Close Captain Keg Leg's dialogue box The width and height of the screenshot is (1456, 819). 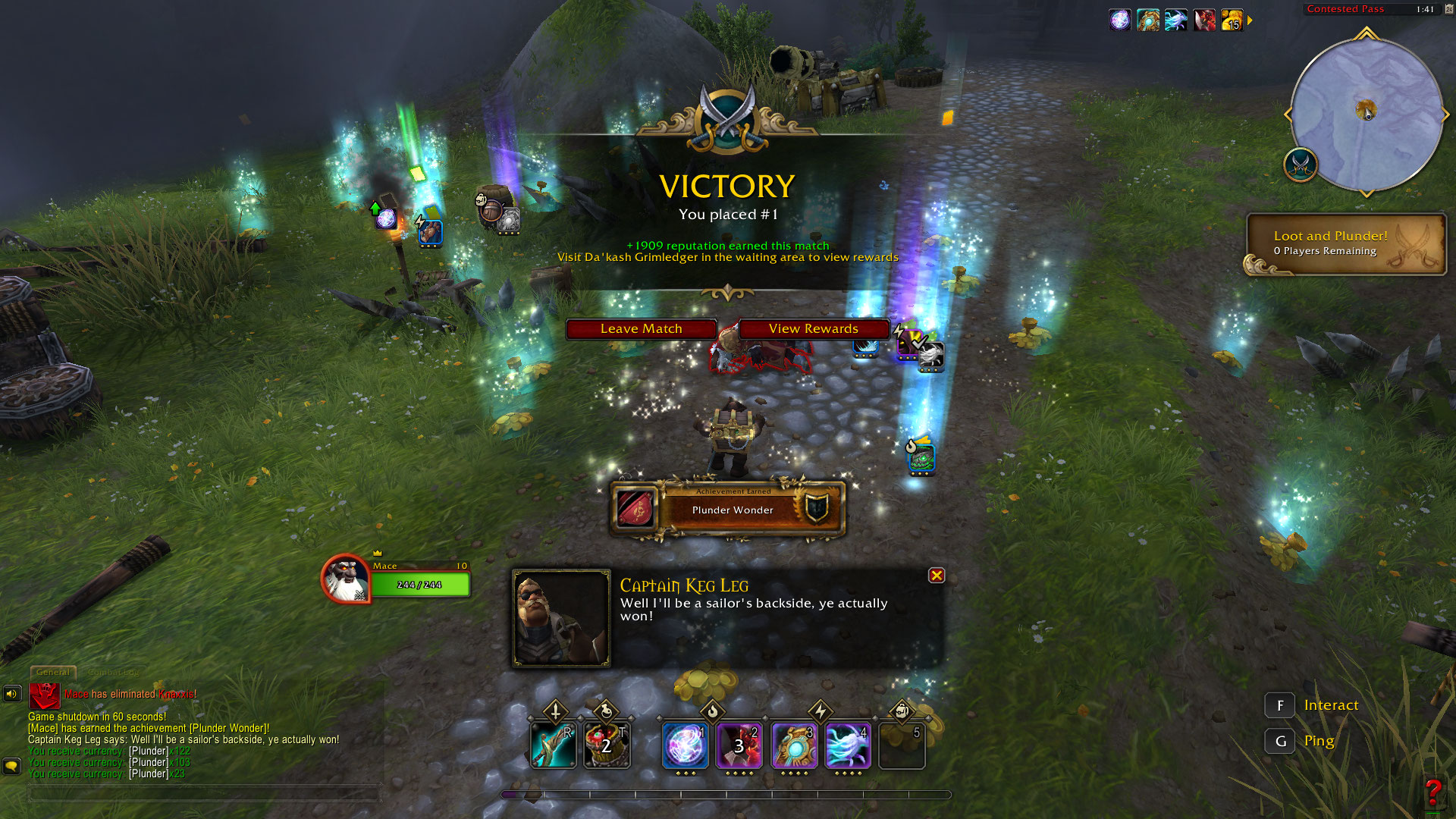937,576
